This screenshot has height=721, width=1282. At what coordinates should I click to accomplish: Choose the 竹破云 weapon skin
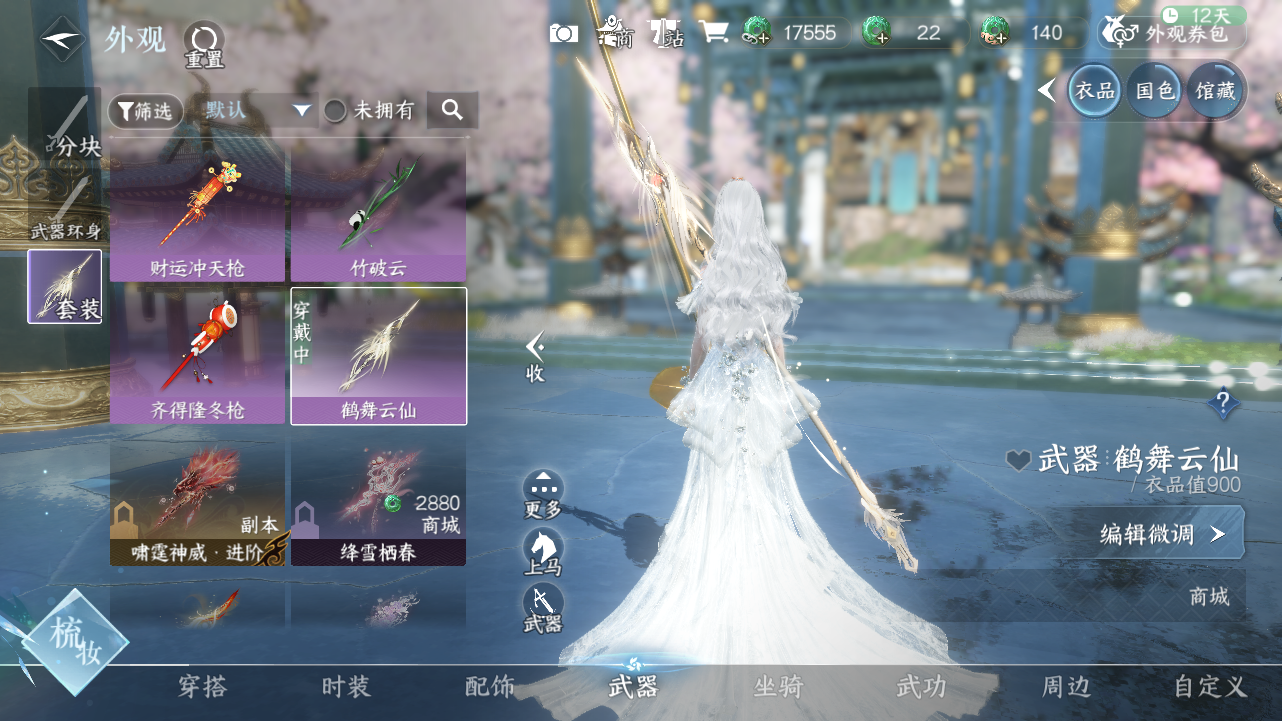click(x=378, y=216)
